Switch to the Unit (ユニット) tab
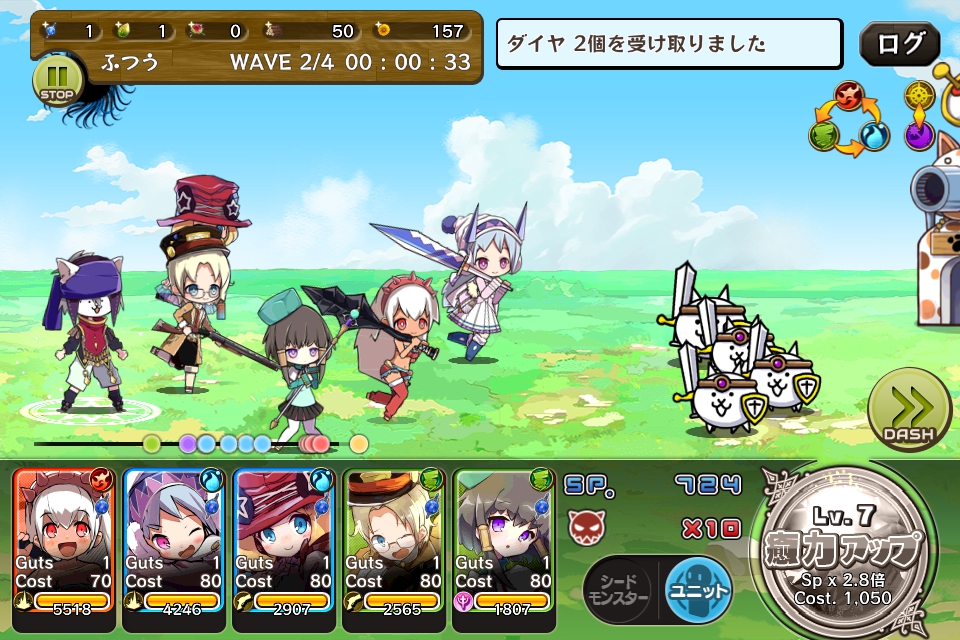 [x=698, y=588]
